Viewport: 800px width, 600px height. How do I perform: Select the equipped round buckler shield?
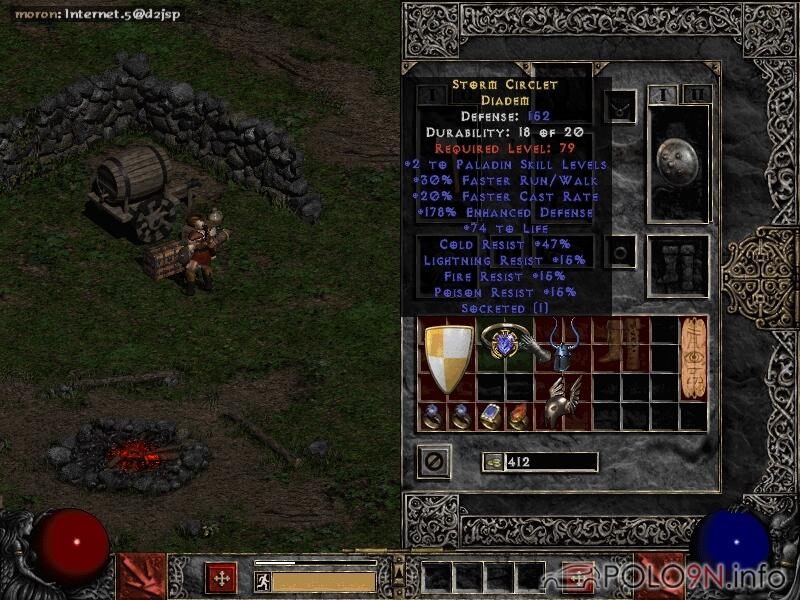point(678,162)
